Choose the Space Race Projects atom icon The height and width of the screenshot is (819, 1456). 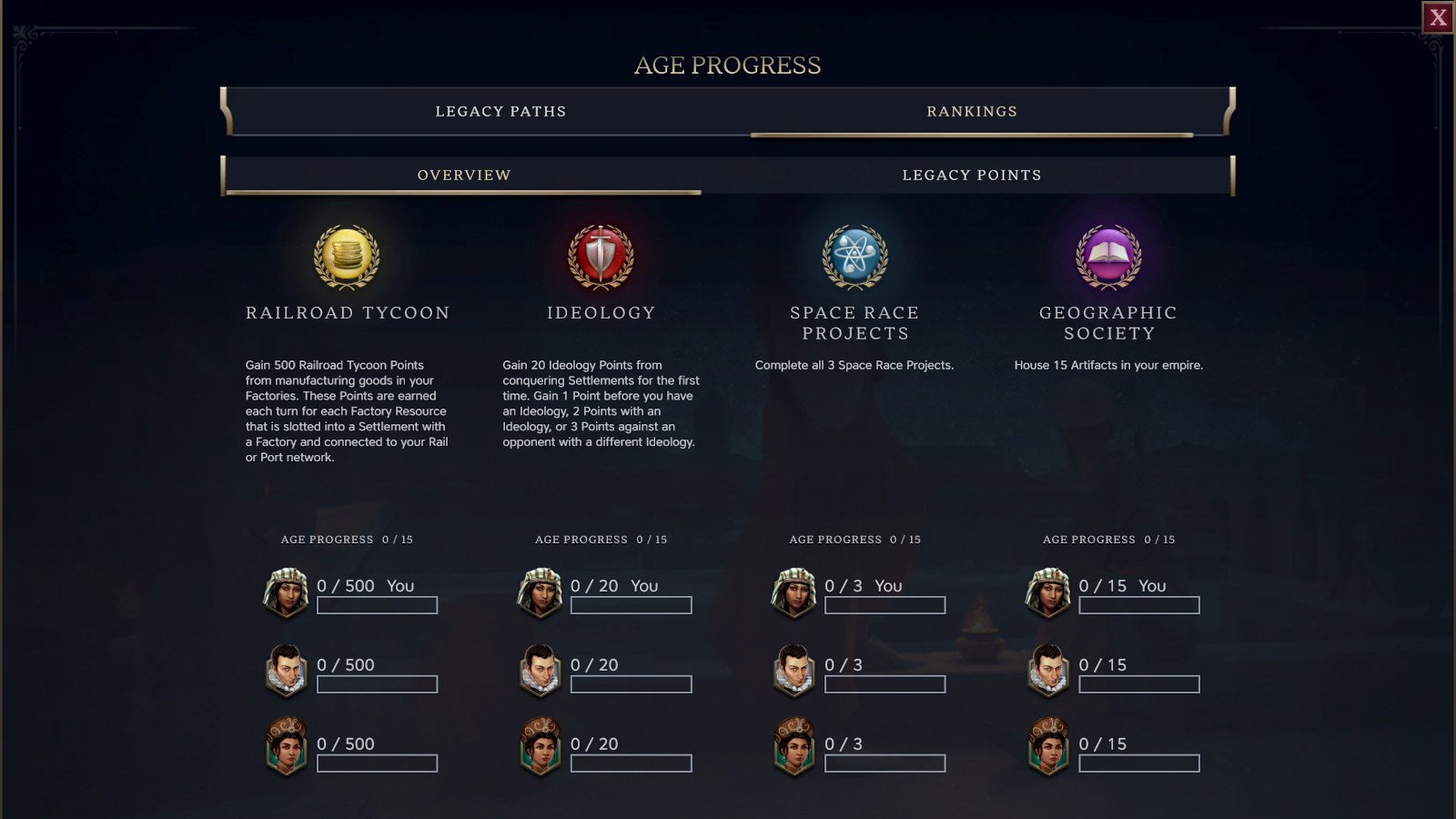tap(854, 257)
